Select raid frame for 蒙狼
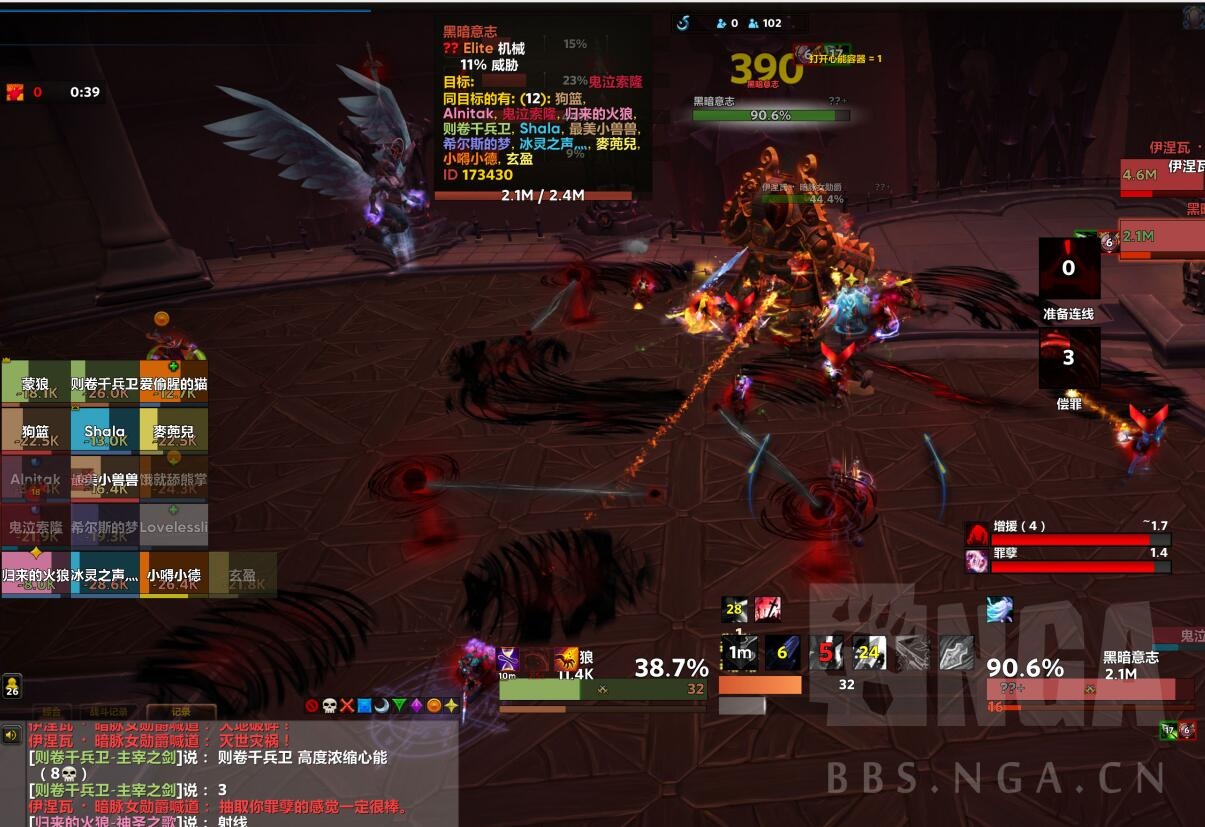 pyautogui.click(x=35, y=383)
